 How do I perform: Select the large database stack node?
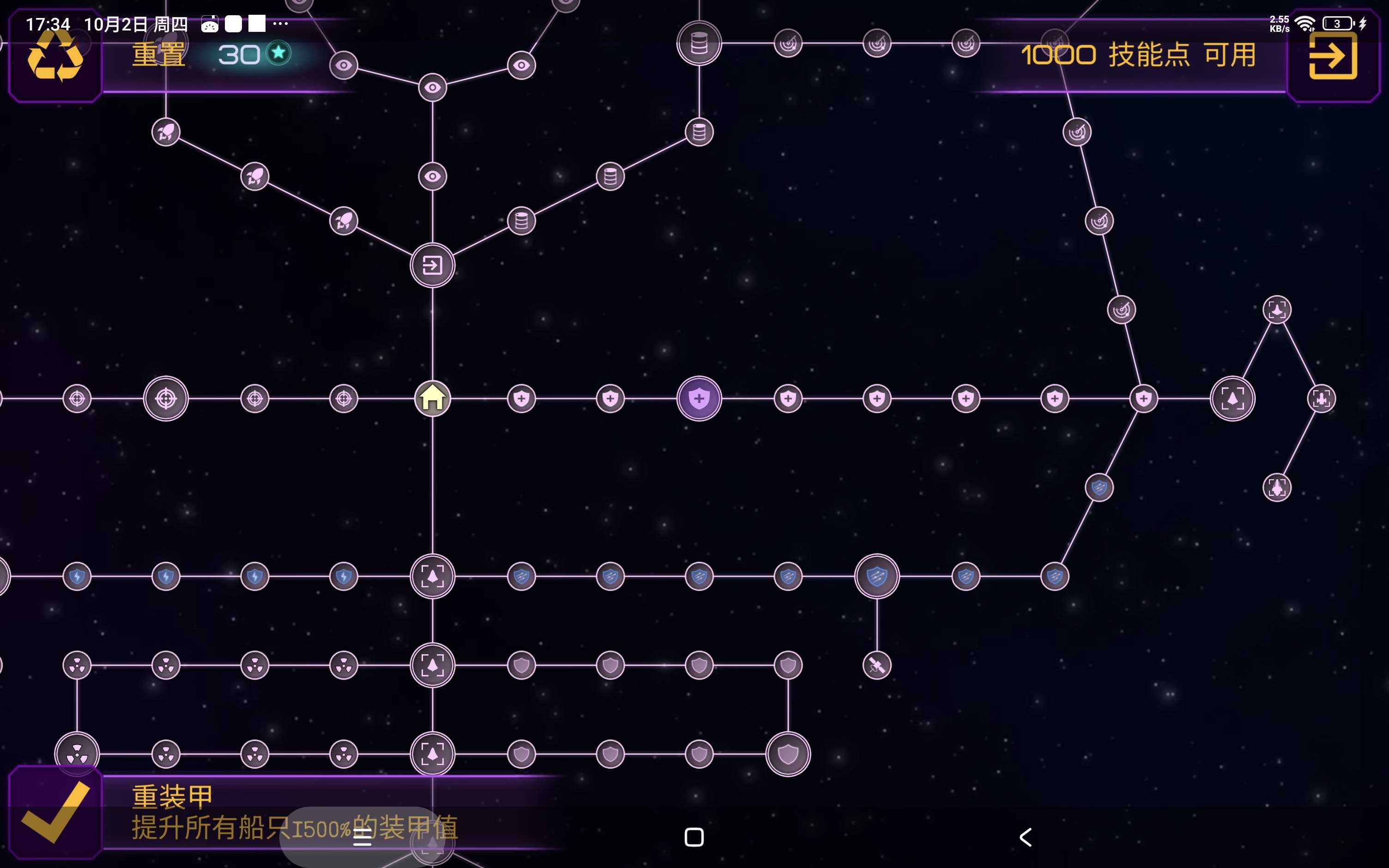[x=699, y=43]
